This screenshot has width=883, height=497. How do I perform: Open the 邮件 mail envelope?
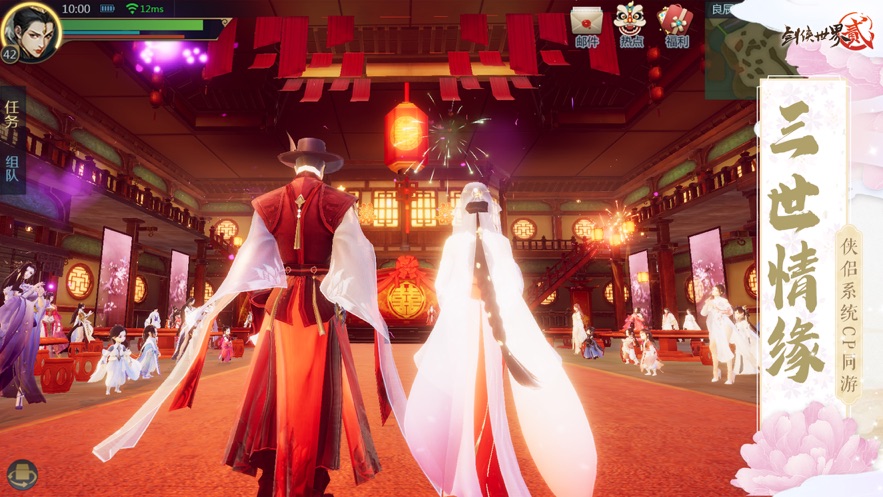tap(587, 24)
